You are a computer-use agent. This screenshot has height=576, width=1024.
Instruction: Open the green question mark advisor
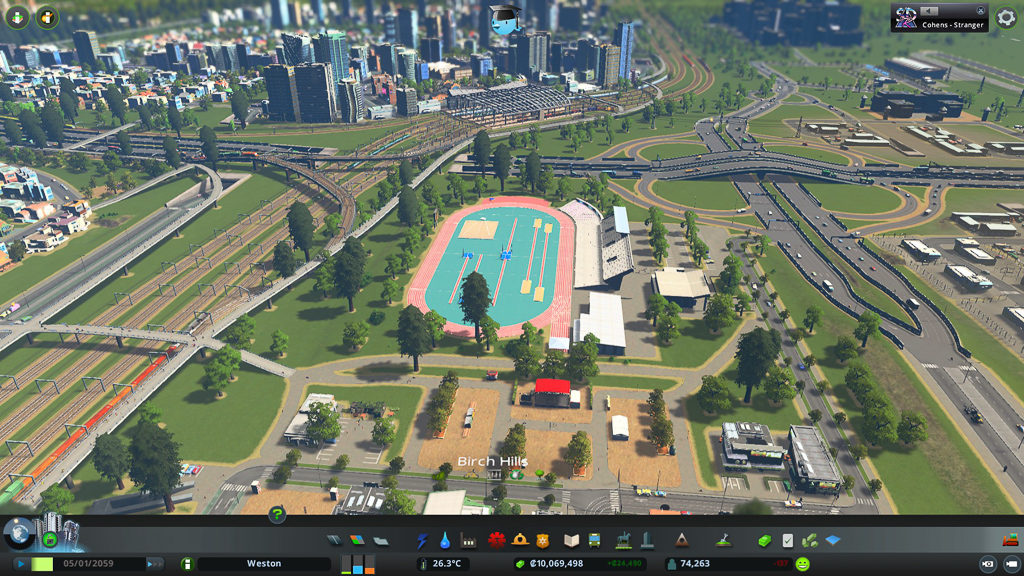tap(277, 515)
